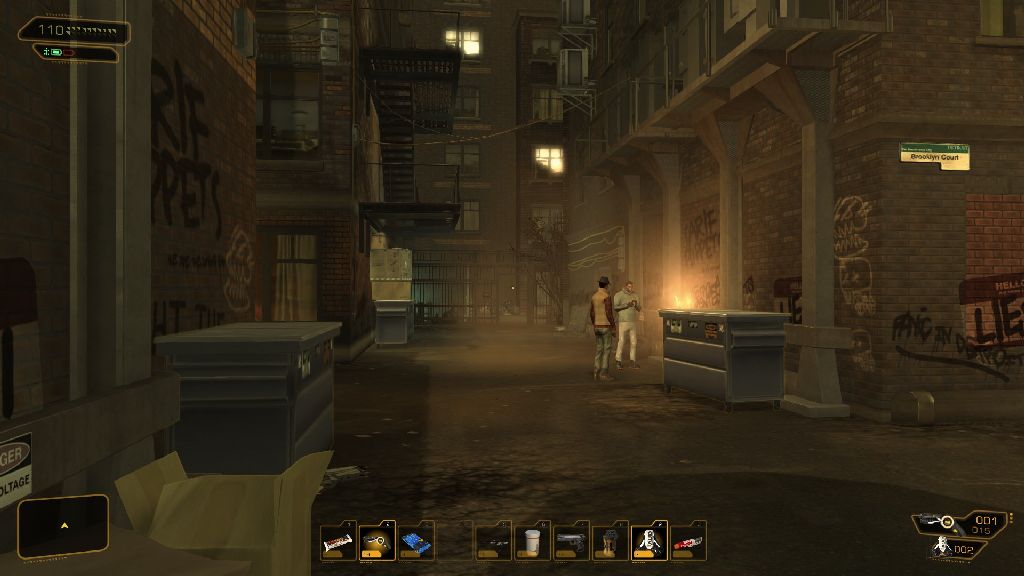Equip the highlighted stun gun slot
1024x576 pixels.
click(x=378, y=542)
